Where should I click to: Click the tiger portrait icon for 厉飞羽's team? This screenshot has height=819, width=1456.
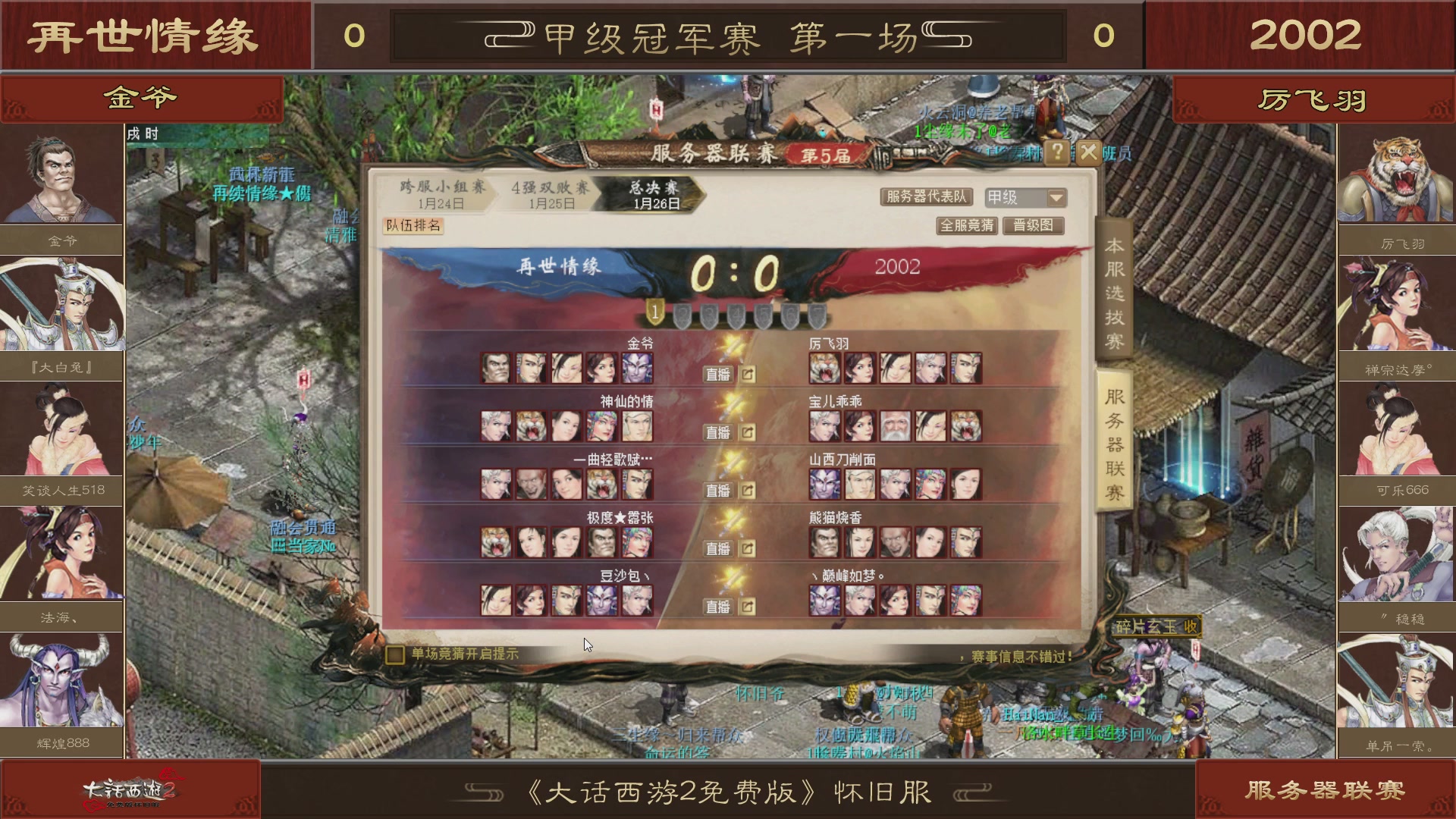click(x=824, y=368)
